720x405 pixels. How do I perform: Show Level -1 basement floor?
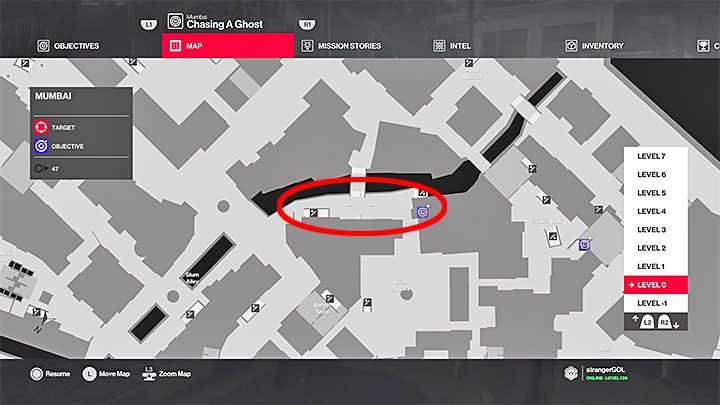[x=650, y=303]
